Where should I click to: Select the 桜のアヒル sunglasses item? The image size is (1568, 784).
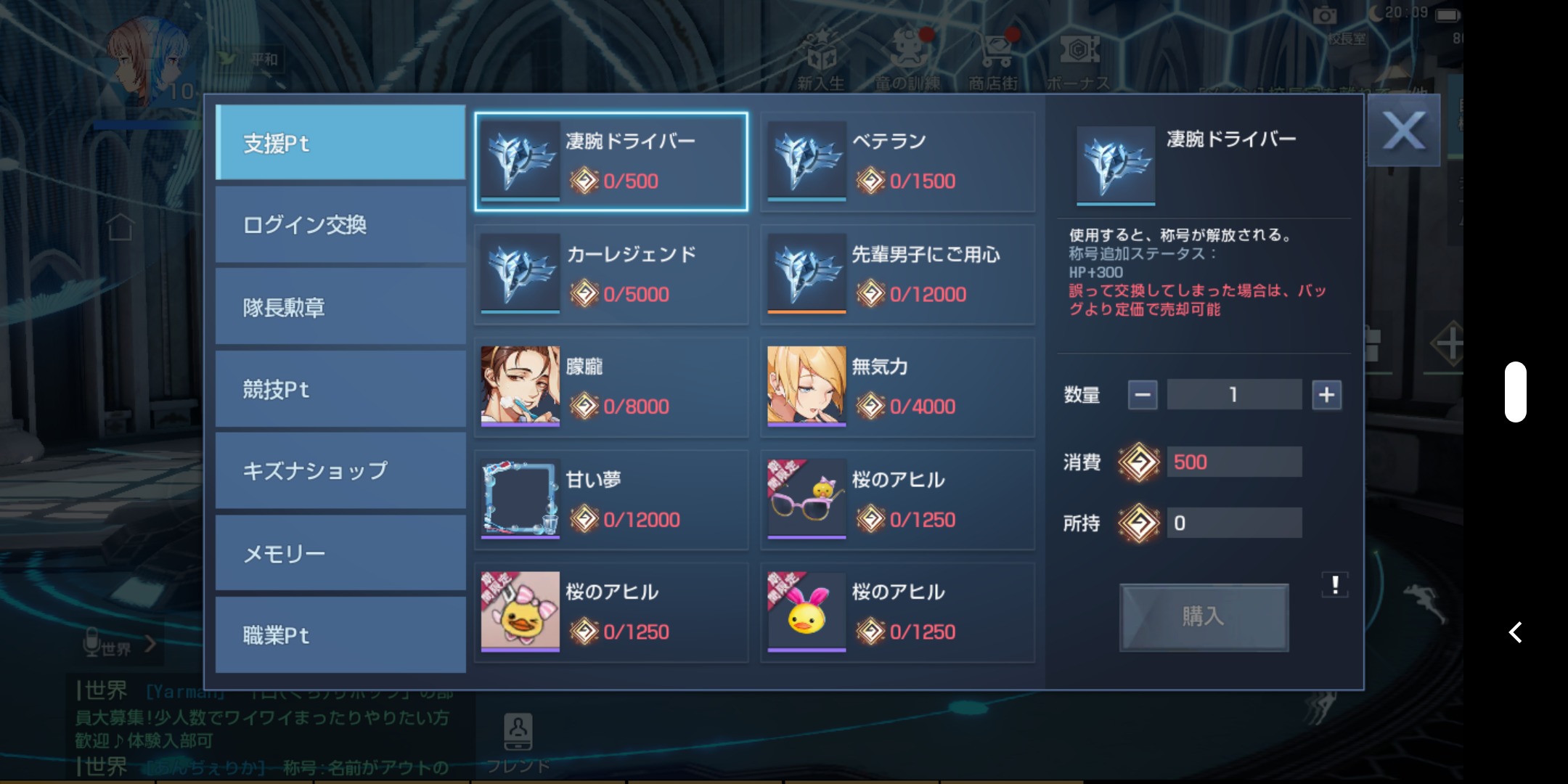coord(897,500)
